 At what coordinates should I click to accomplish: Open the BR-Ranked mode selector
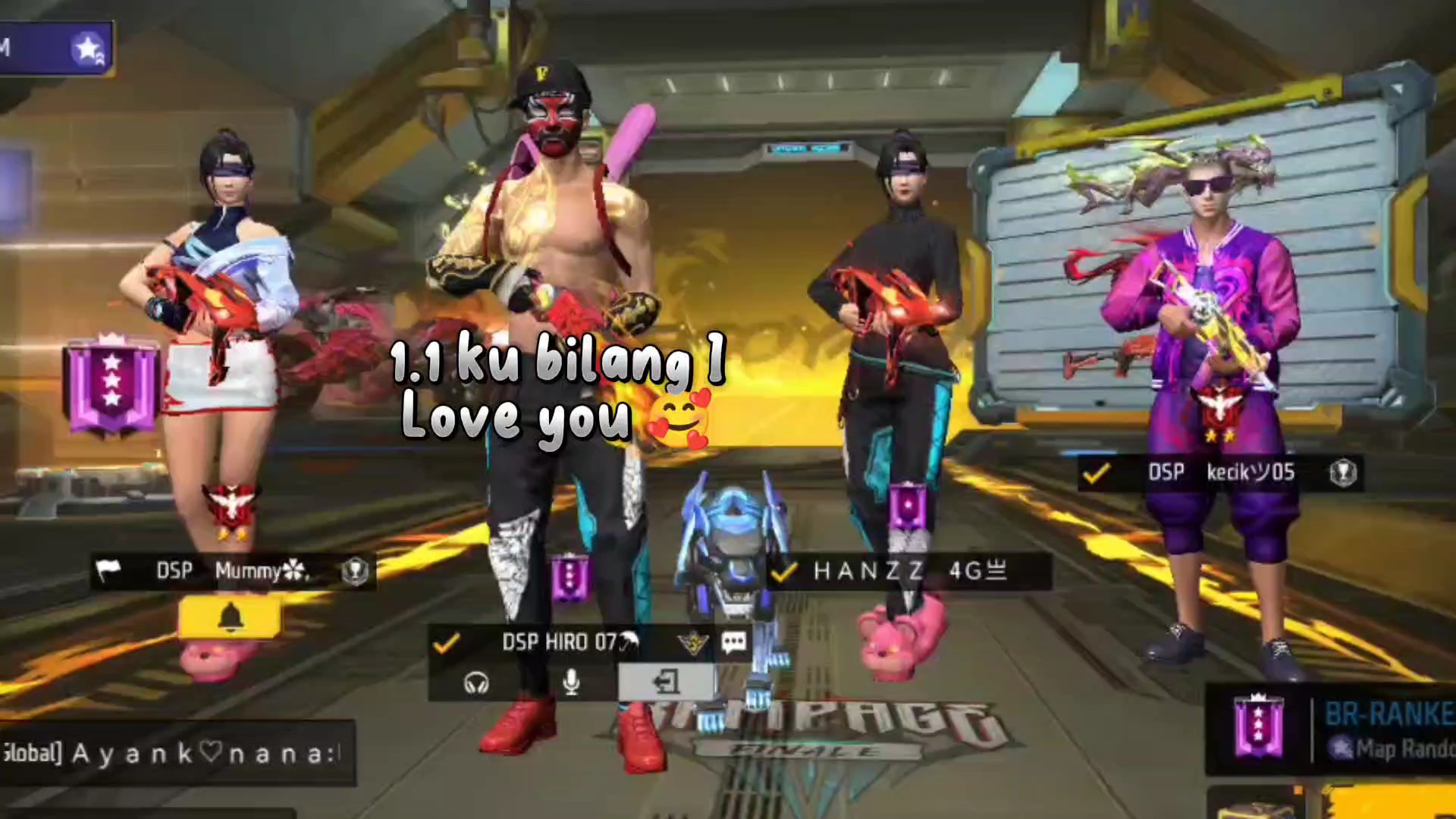(1335, 730)
